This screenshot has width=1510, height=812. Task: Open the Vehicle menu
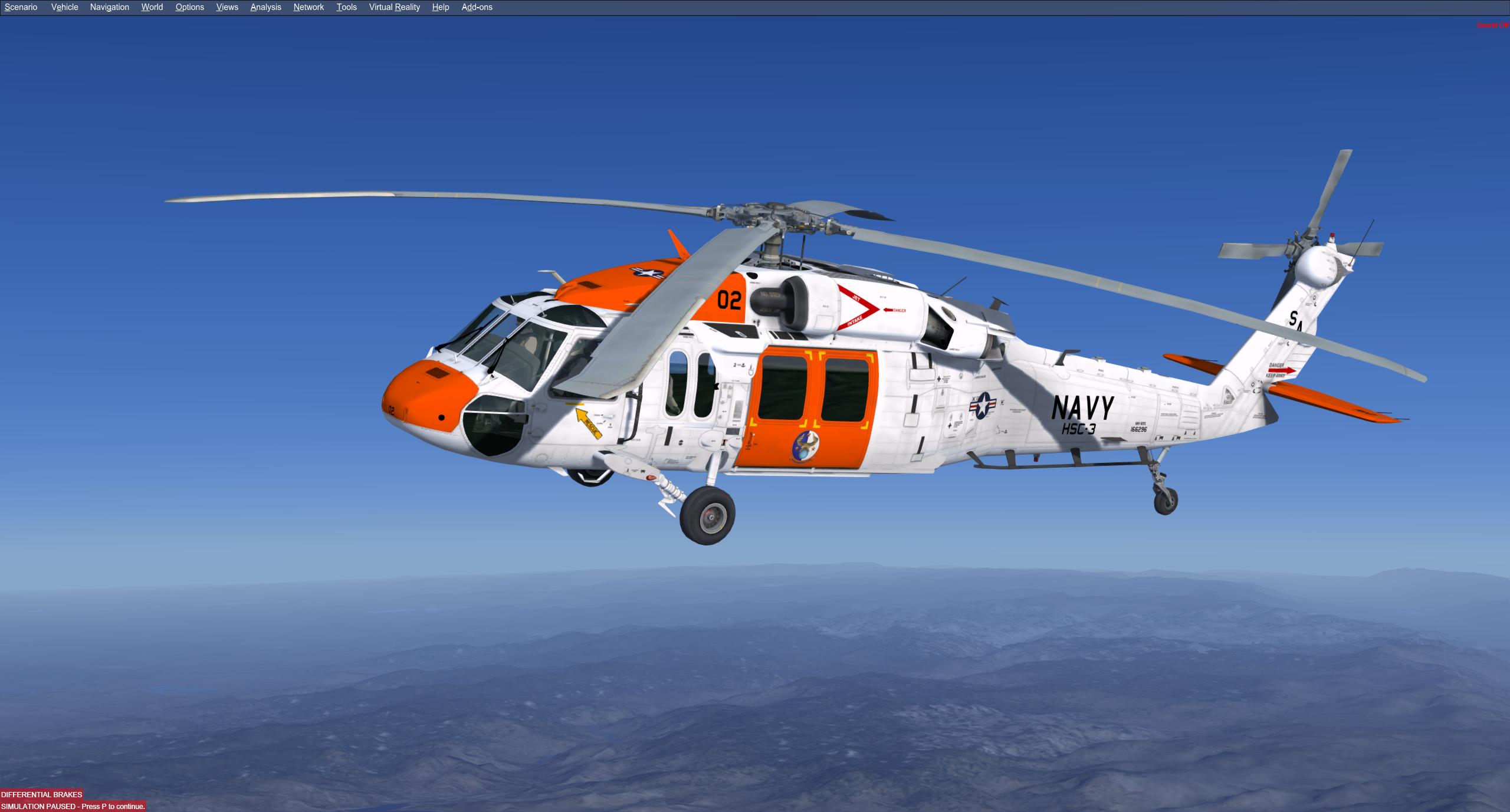coord(64,7)
